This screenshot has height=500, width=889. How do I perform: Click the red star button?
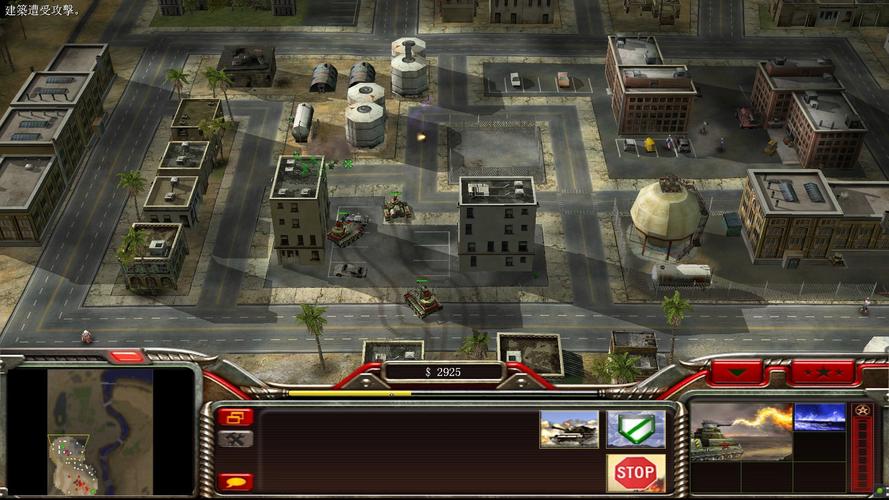pyautogui.click(x=823, y=372)
